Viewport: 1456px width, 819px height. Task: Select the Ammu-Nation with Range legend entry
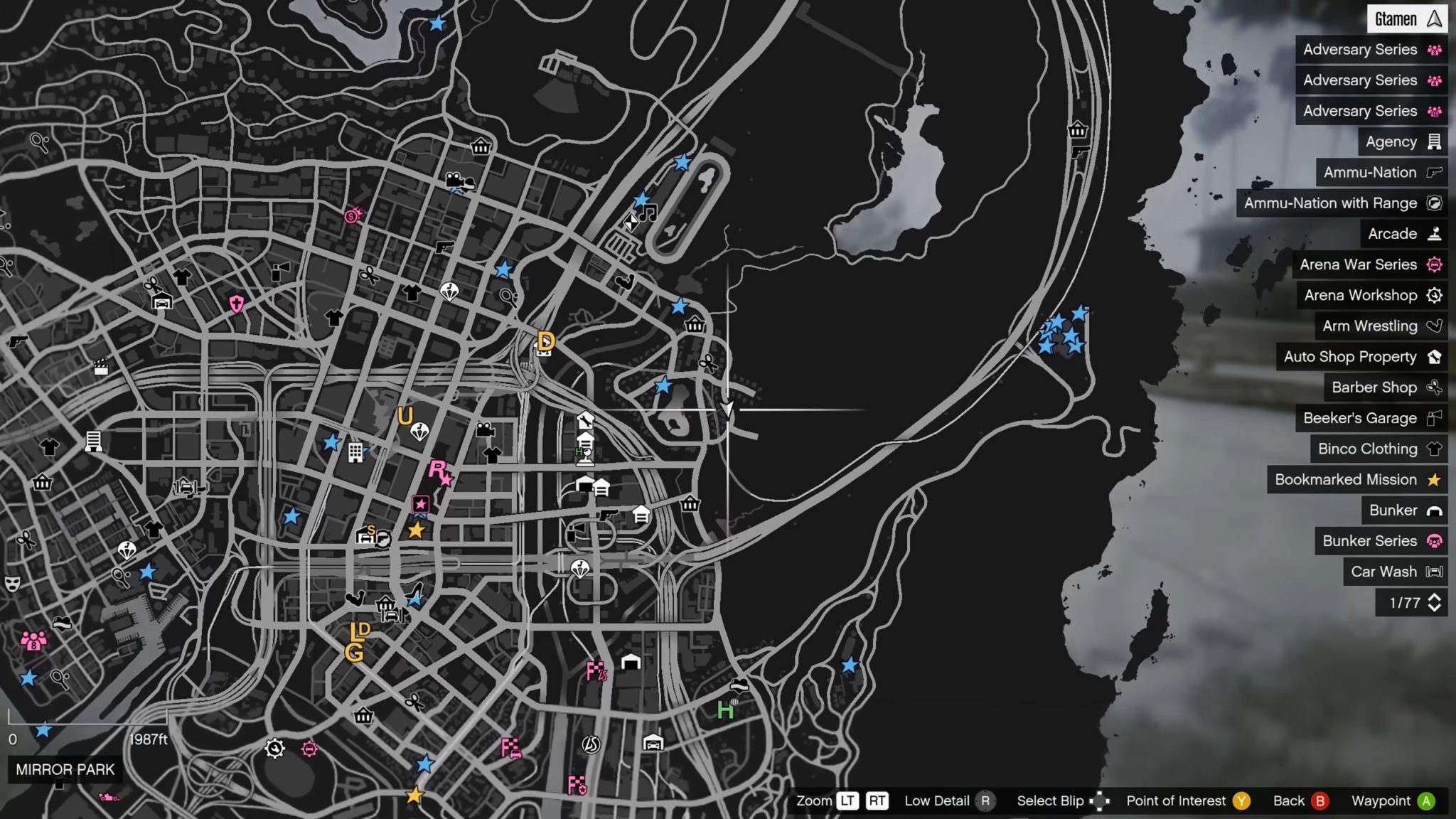1342,203
